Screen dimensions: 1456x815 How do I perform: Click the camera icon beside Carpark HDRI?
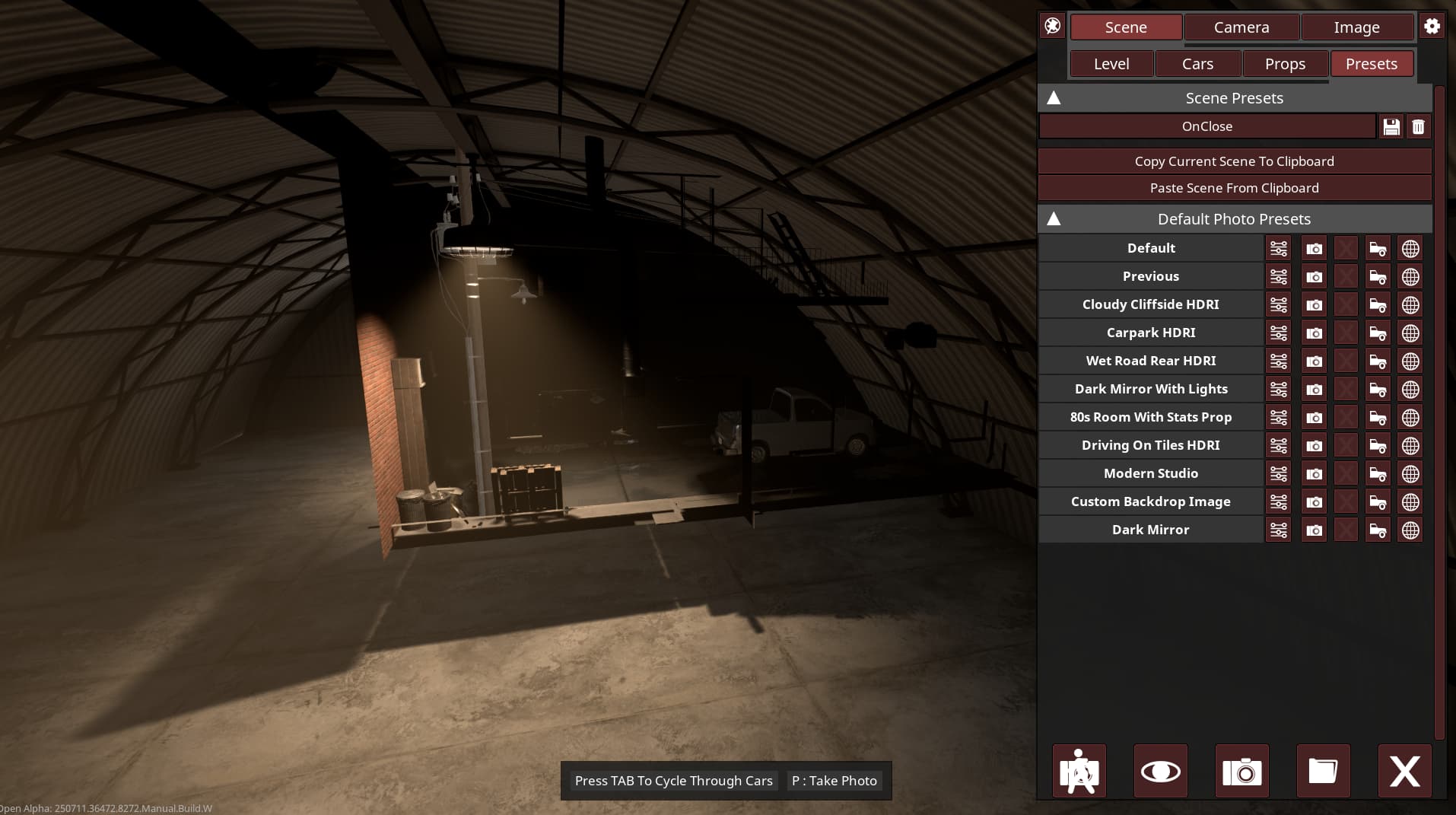click(1314, 333)
